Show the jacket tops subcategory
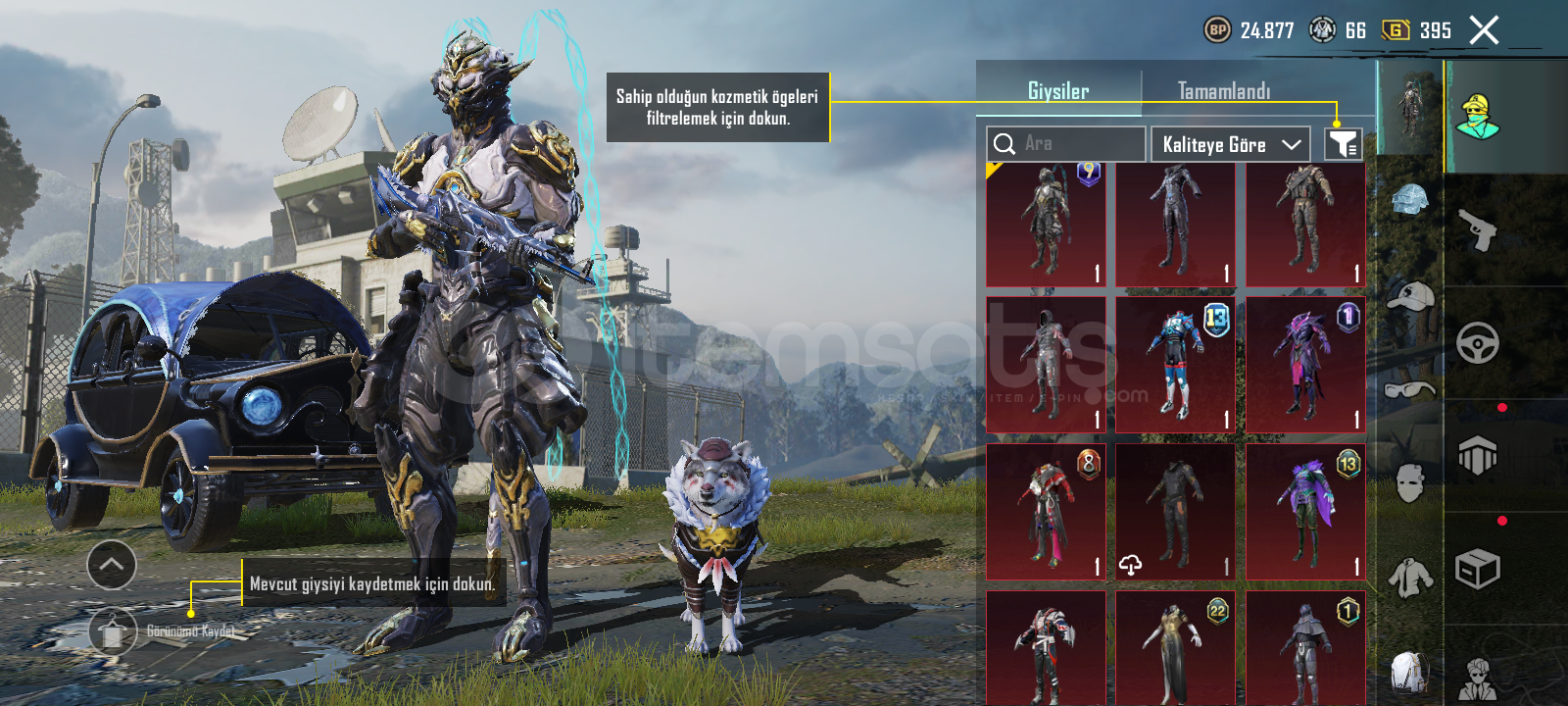Viewport: 1568px width, 706px height. pos(1409,577)
